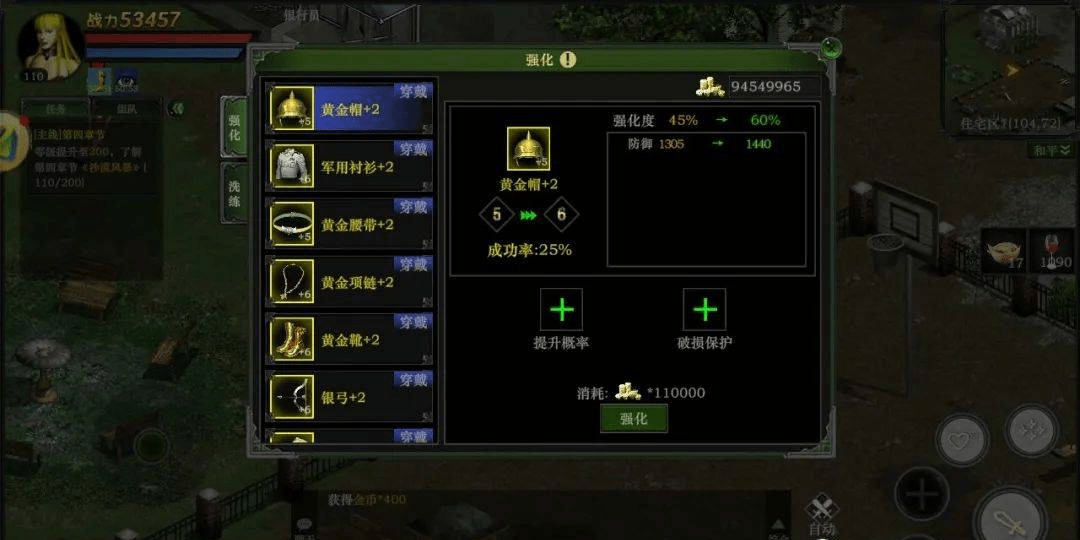The height and width of the screenshot is (540, 1080).
Task: Select the 黄金靴+2 boots row
Action: point(350,339)
